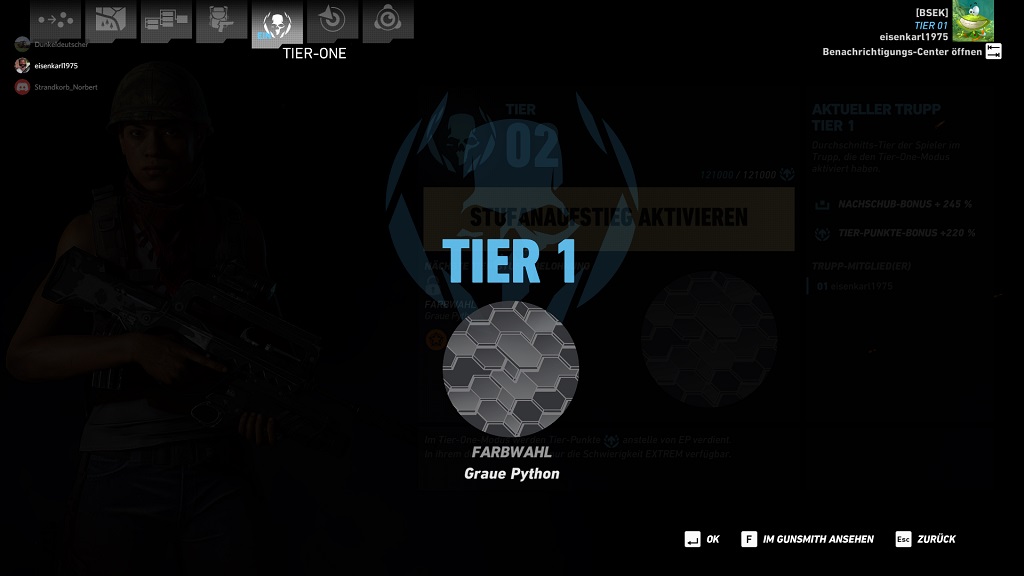The width and height of the screenshot is (1024, 576).
Task: Switch to the soldier with pistol tab
Action: coord(221,20)
